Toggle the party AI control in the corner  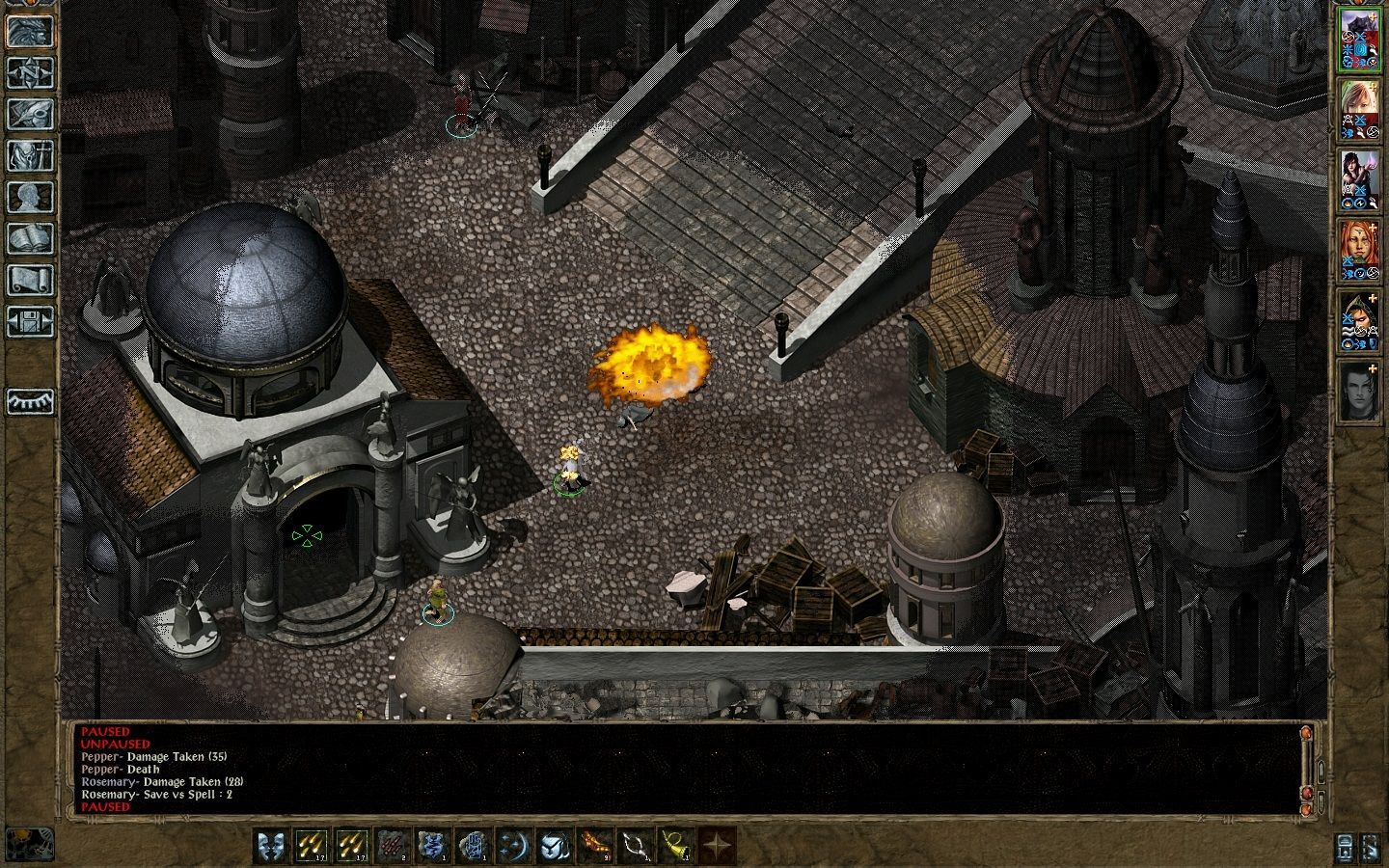1370,848
